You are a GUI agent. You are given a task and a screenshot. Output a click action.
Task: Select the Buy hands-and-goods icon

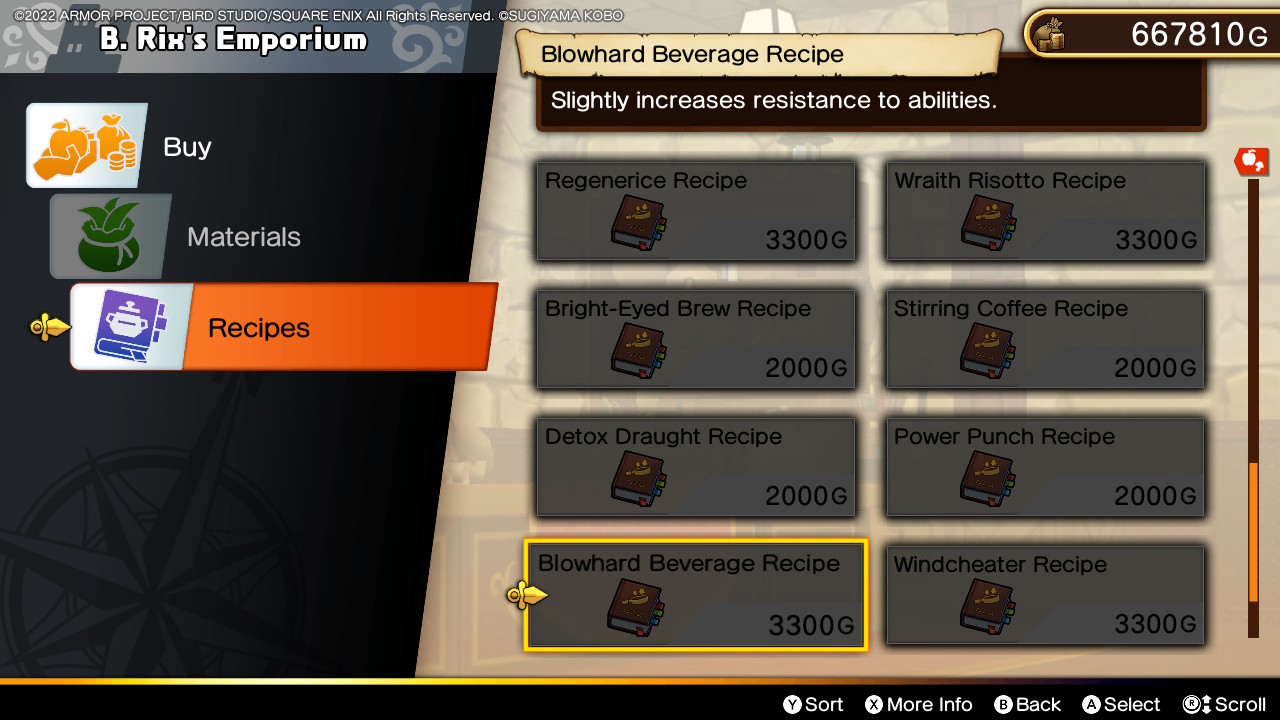tap(86, 146)
